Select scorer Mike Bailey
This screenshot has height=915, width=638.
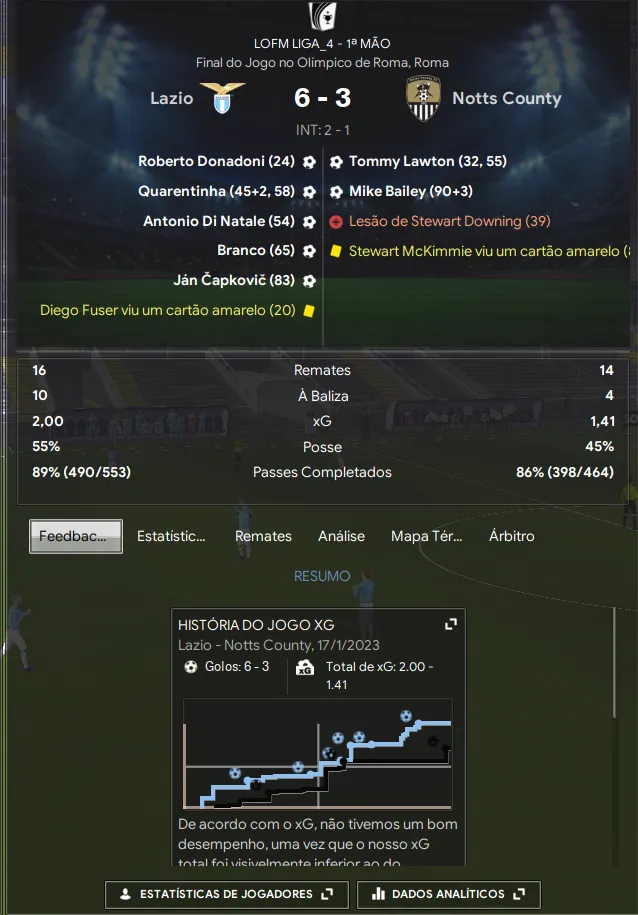pos(410,191)
